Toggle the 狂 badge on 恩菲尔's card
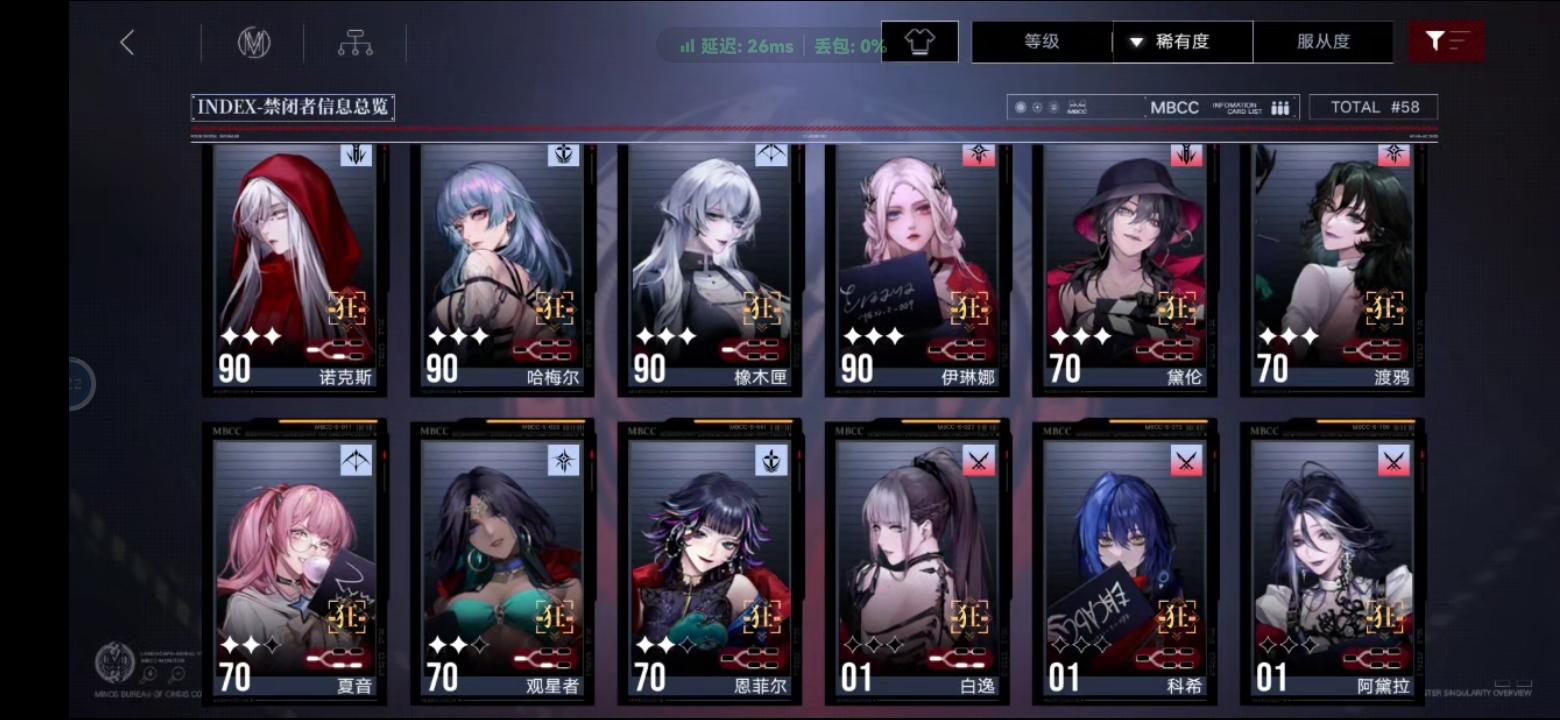 (x=760, y=618)
